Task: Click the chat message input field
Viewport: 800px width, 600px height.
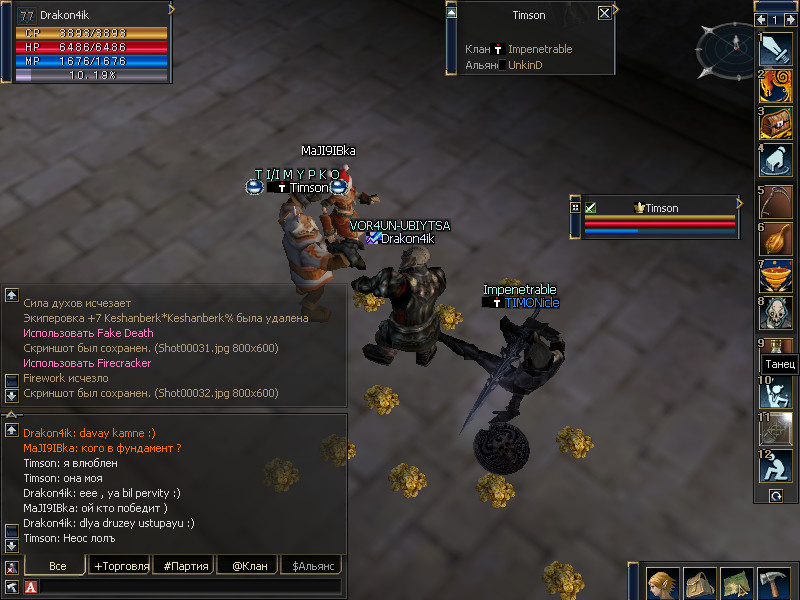Action: point(190,587)
